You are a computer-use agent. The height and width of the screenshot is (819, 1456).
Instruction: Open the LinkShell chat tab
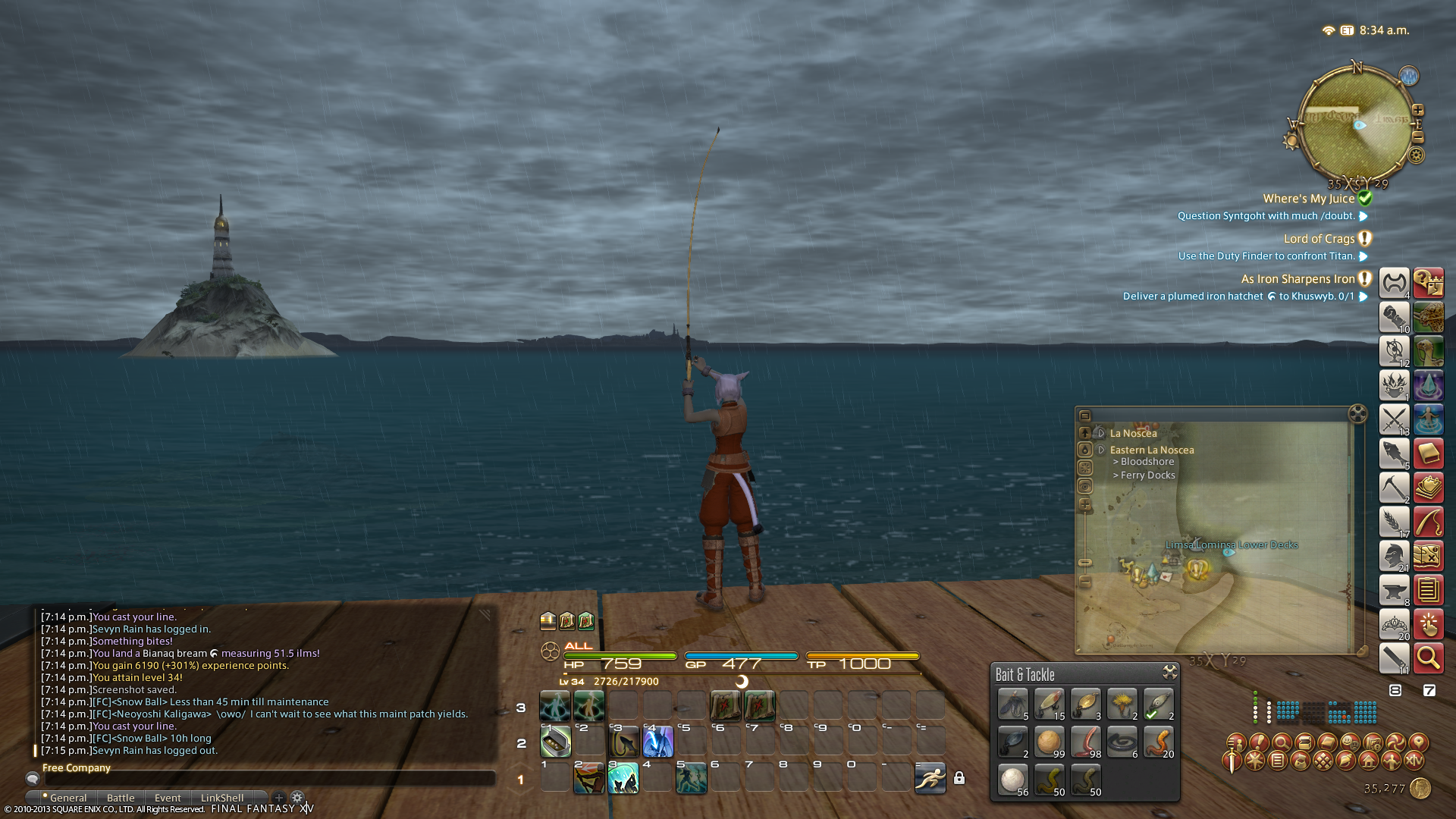click(222, 798)
